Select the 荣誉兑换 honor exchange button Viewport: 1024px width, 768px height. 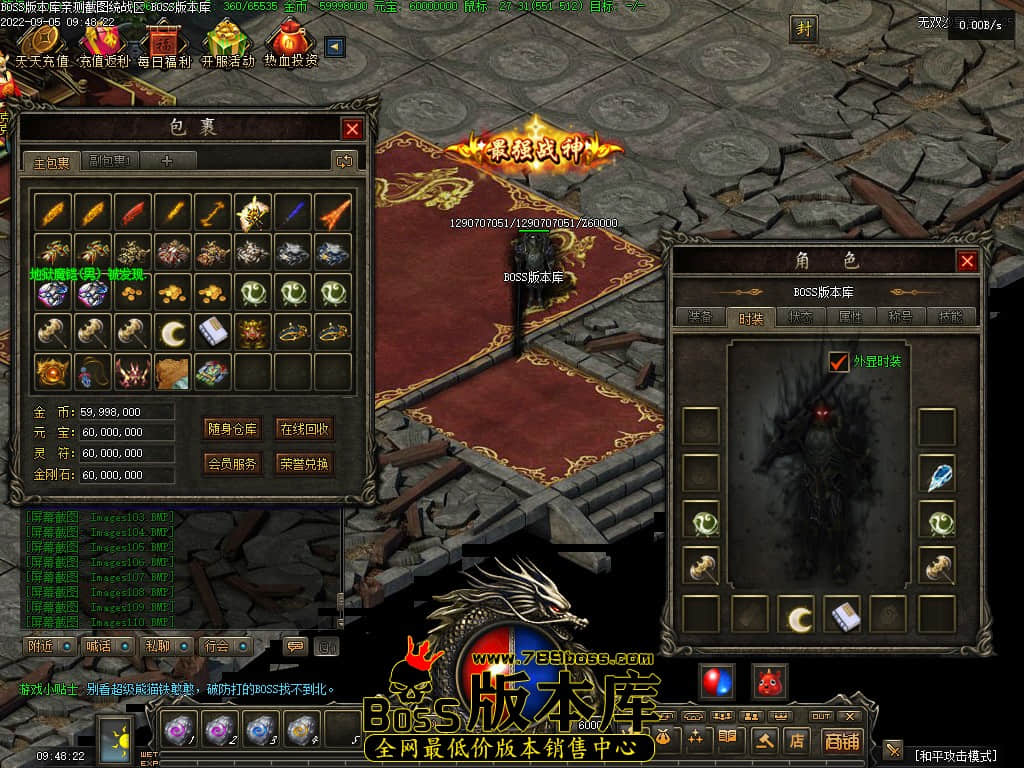click(304, 463)
